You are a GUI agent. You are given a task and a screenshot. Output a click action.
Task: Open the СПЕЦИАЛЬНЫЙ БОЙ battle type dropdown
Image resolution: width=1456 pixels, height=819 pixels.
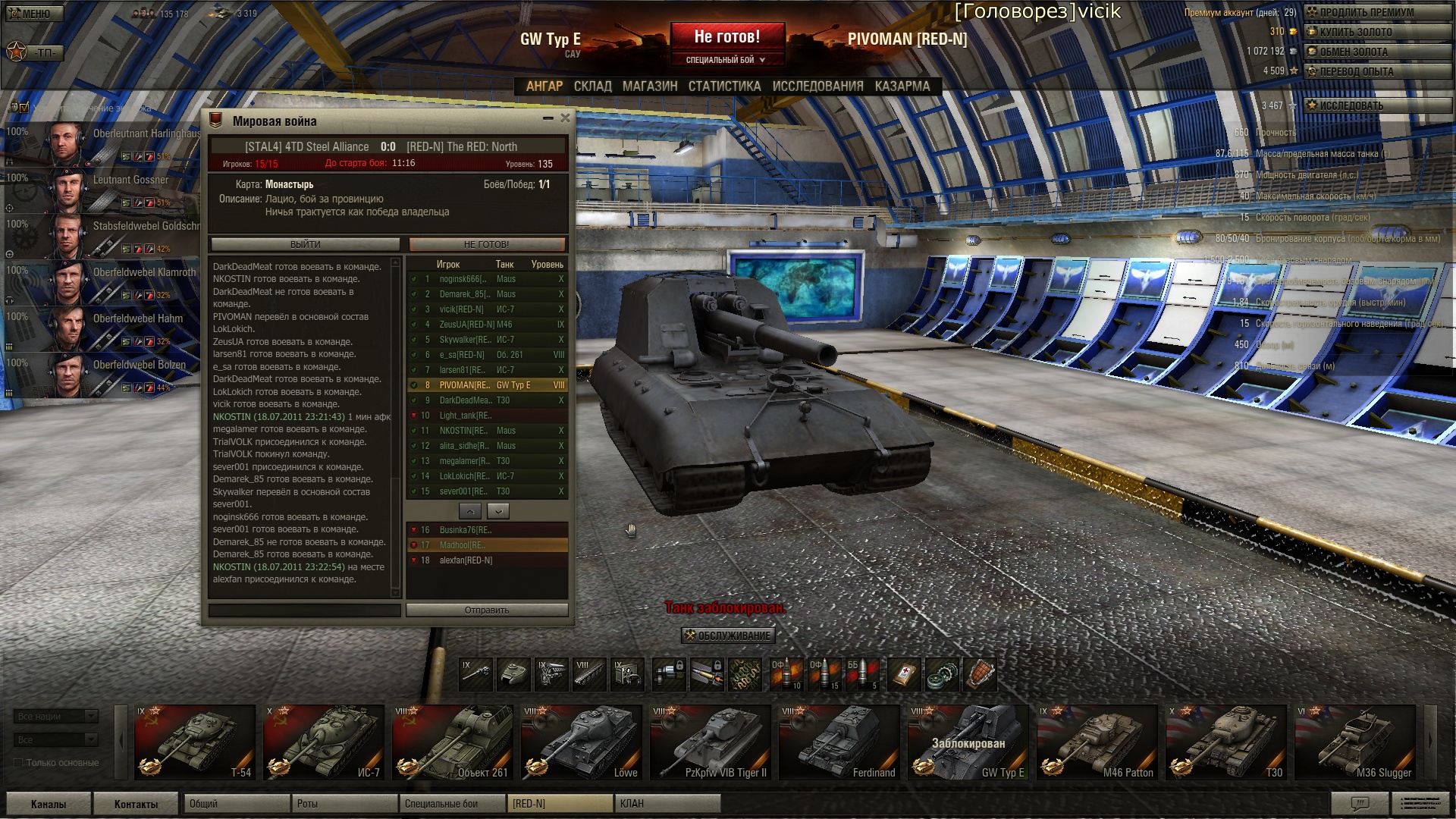(726, 60)
